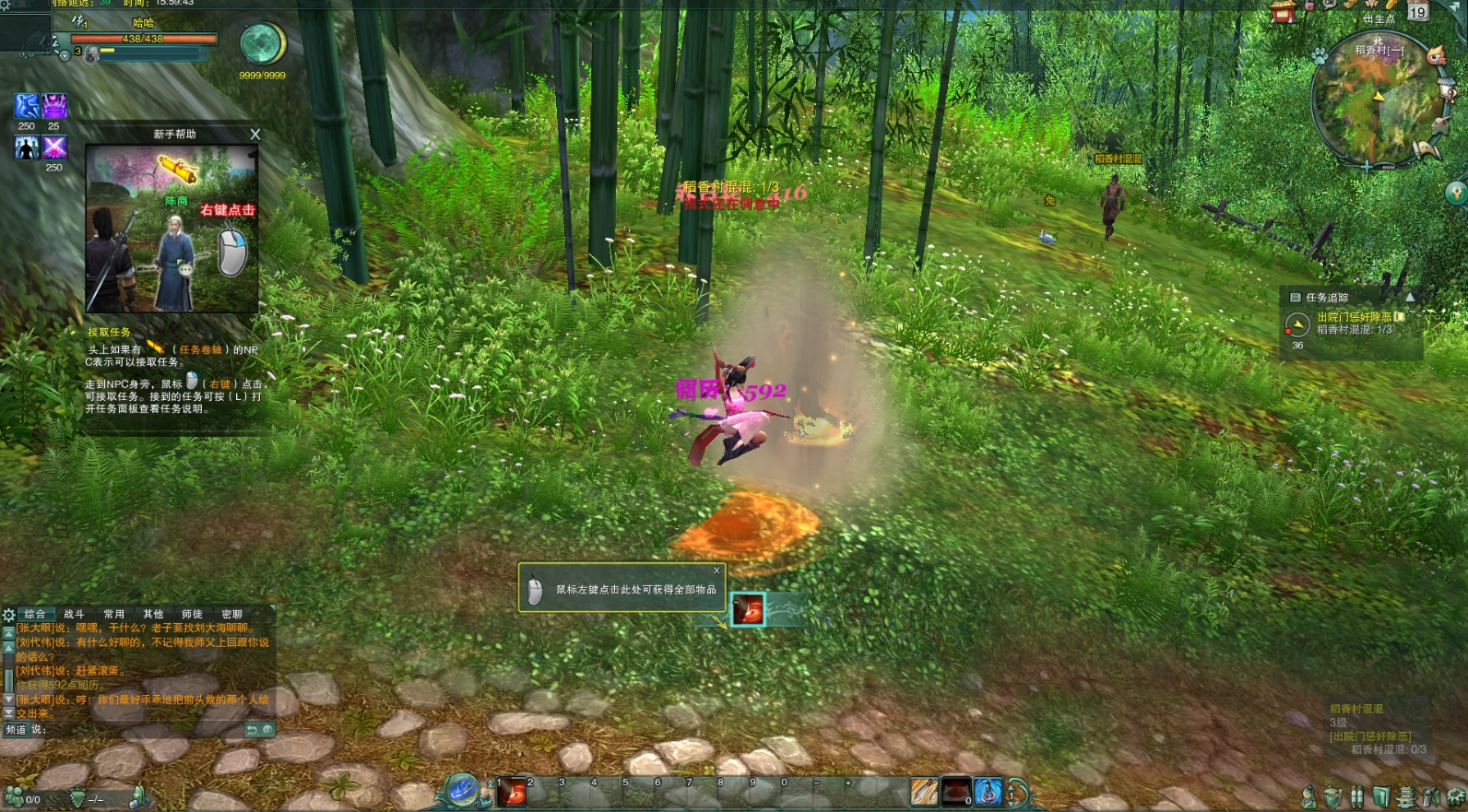Open the scroll icon below the minimap
This screenshot has width=1468, height=812.
coord(1427,147)
